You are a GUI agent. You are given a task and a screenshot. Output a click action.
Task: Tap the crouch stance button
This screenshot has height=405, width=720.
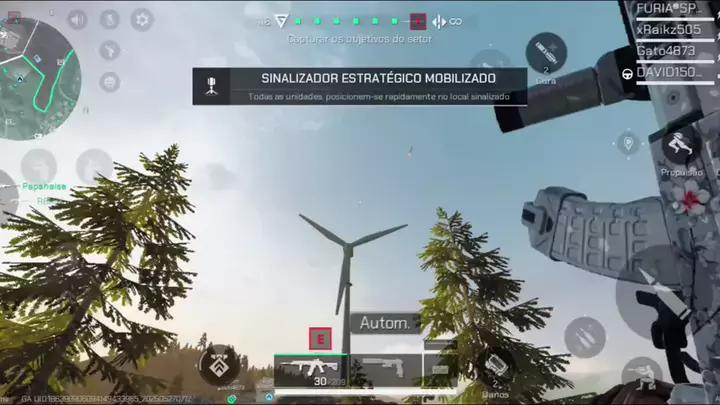click(641, 378)
